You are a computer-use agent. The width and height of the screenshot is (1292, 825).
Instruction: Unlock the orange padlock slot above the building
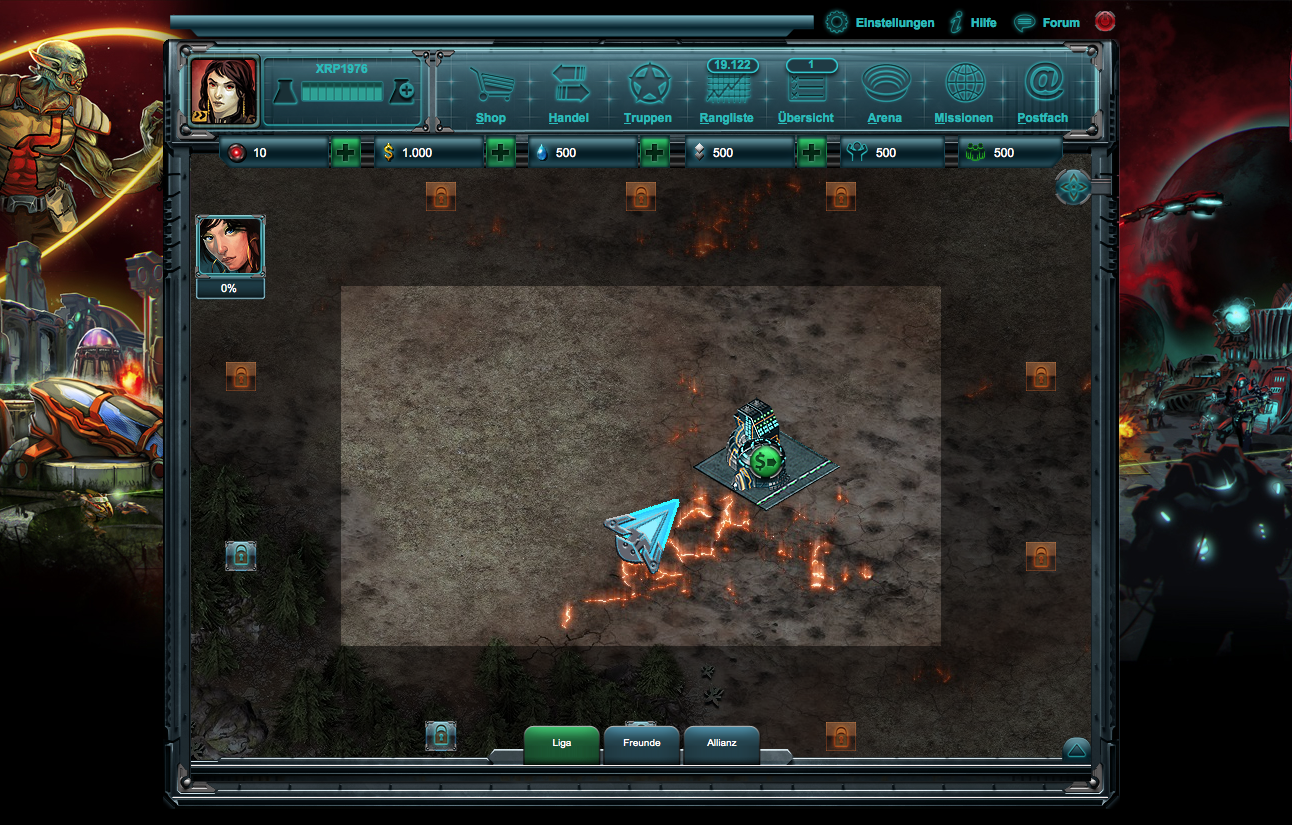click(840, 196)
